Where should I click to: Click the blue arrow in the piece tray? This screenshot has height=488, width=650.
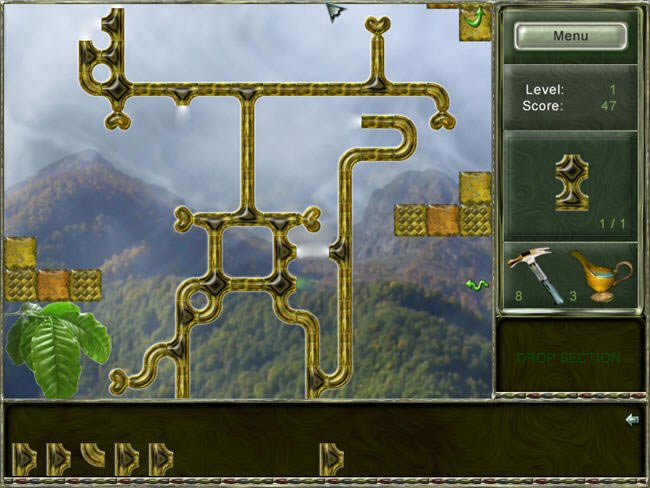click(x=631, y=419)
